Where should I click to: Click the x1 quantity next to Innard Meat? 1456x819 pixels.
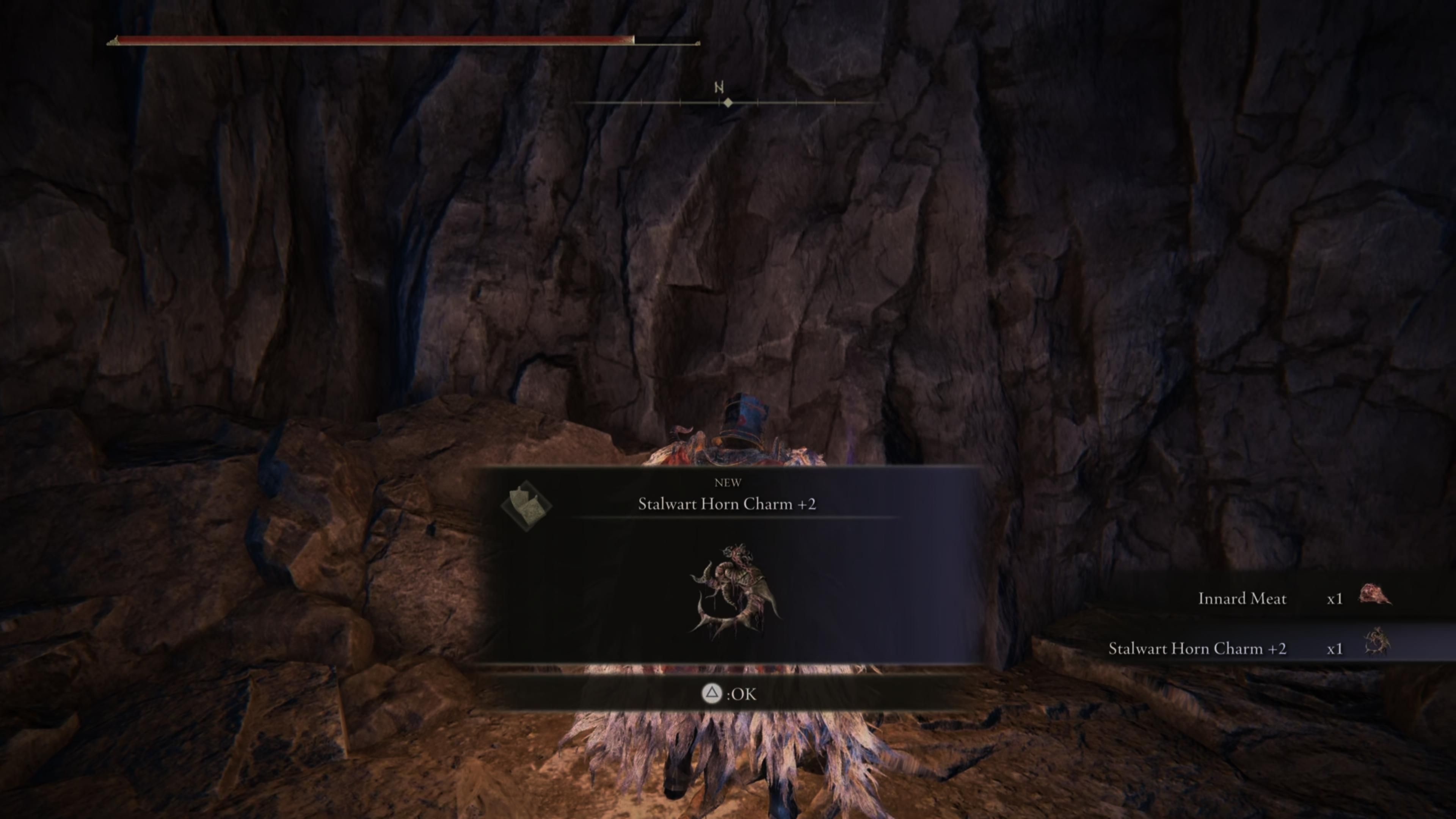click(x=1335, y=599)
